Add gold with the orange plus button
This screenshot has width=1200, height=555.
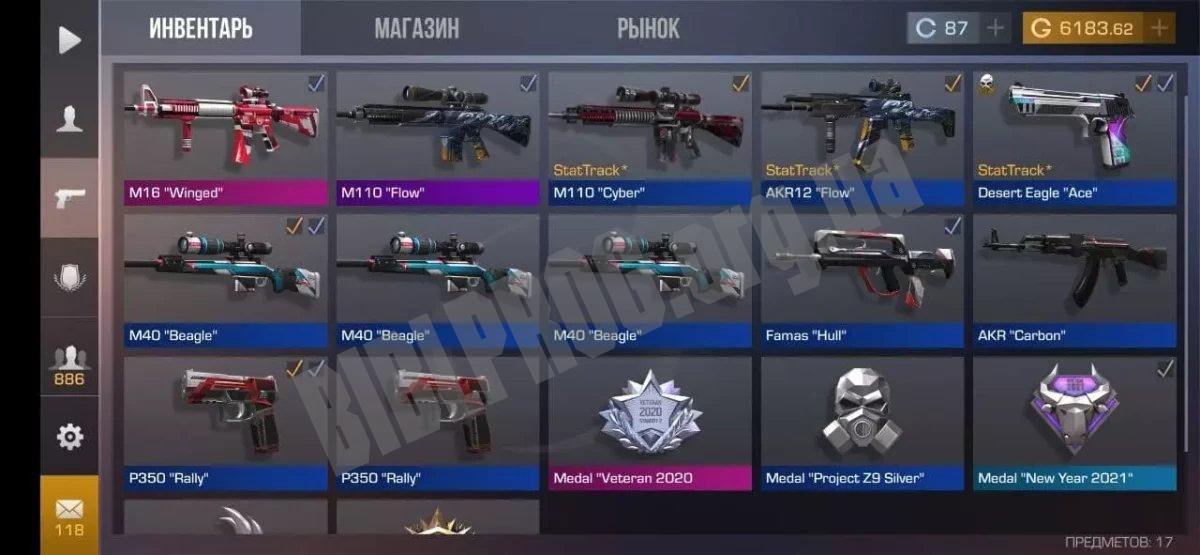(1160, 28)
